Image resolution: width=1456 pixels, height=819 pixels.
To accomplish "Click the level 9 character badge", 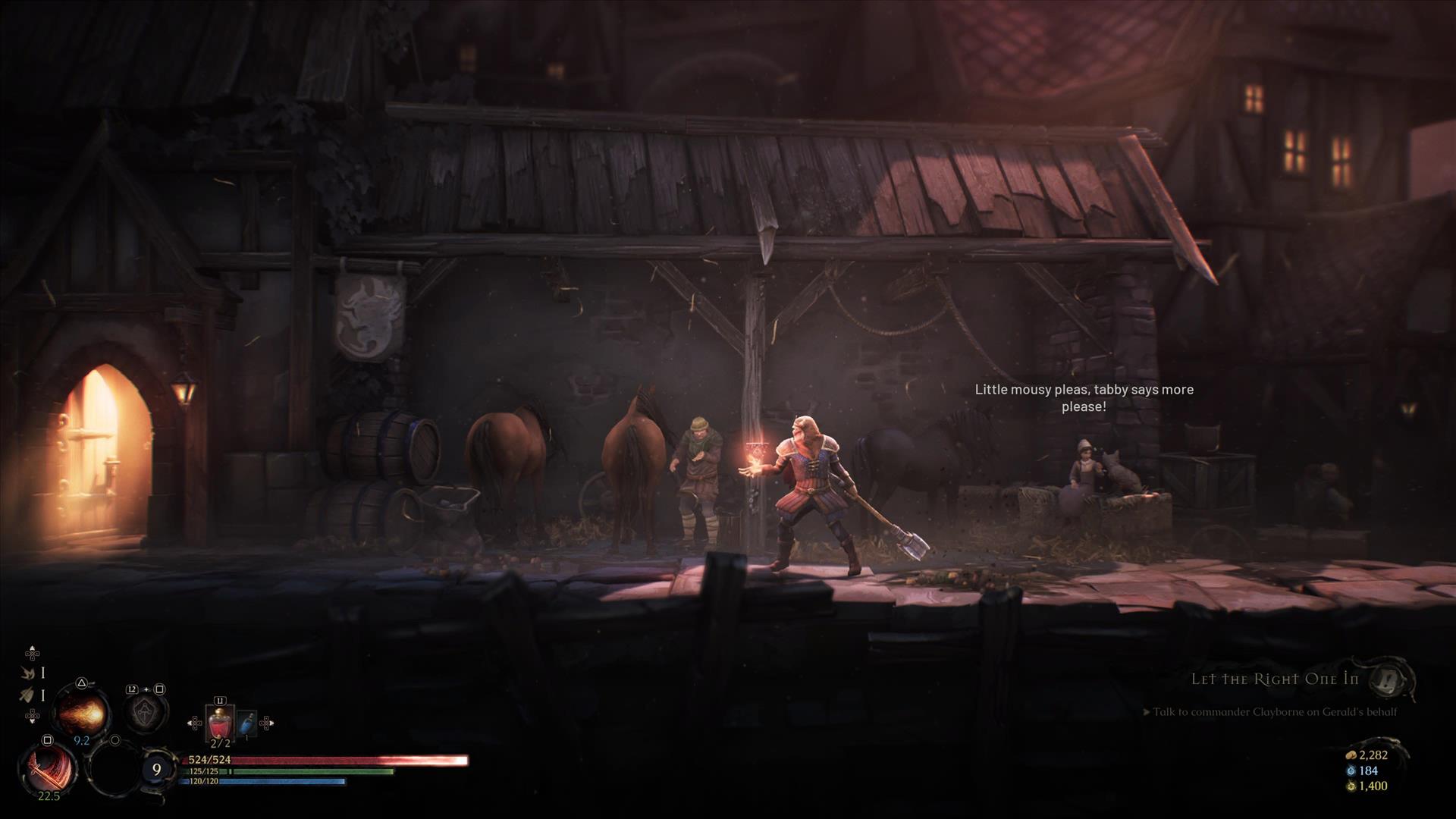I will (157, 770).
